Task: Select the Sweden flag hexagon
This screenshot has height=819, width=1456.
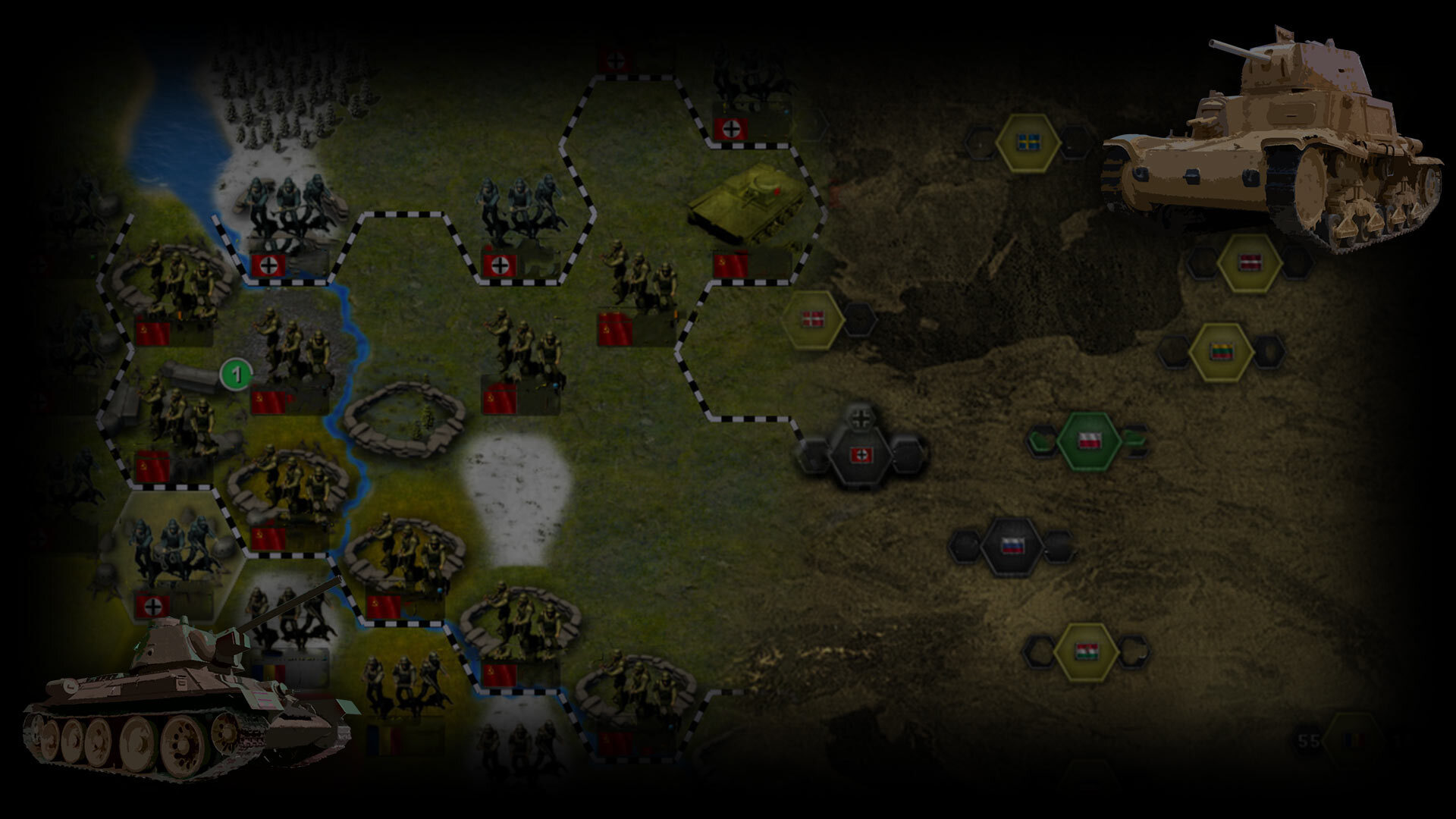Action: 1028,143
